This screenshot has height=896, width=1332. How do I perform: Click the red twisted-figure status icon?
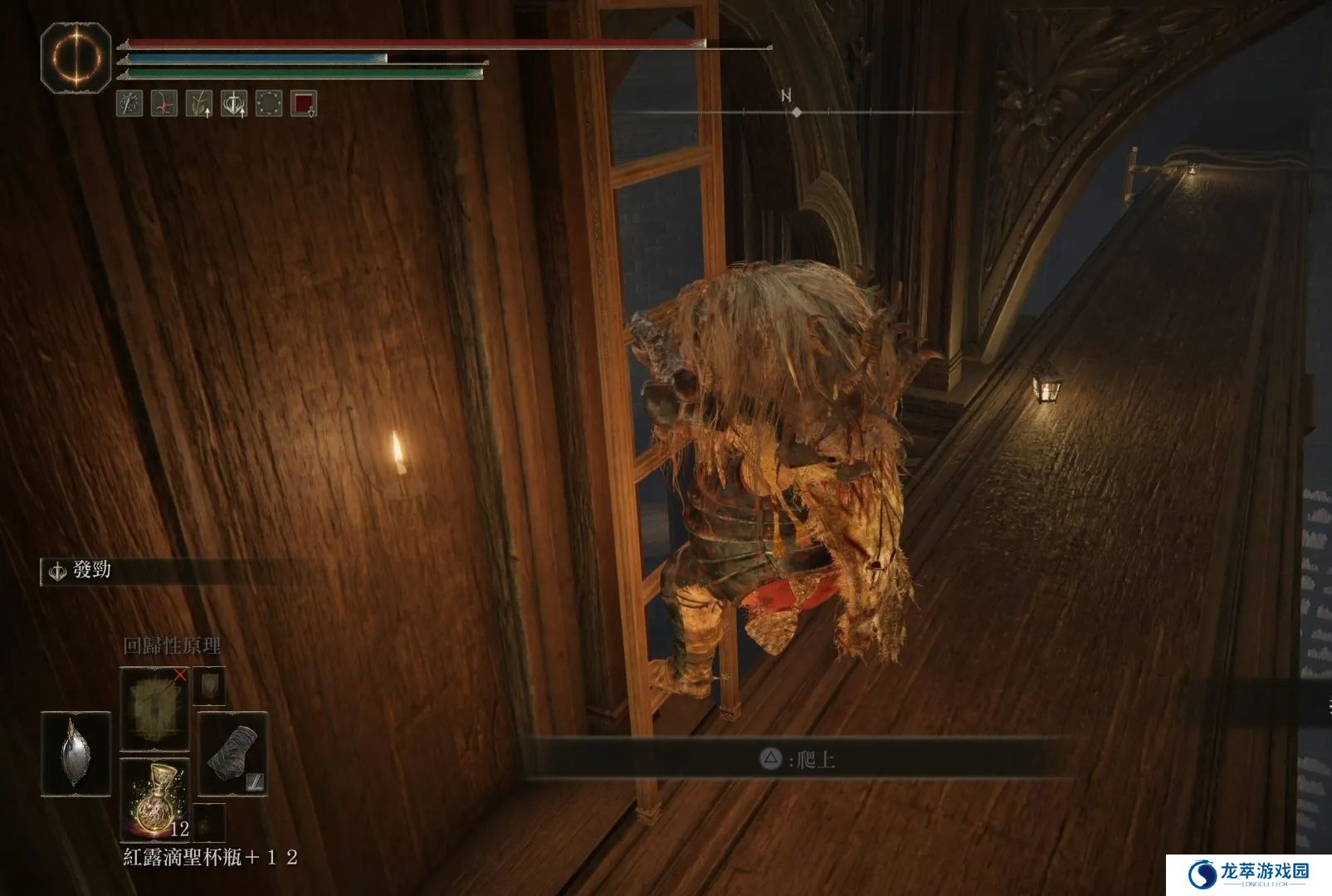pos(164,104)
